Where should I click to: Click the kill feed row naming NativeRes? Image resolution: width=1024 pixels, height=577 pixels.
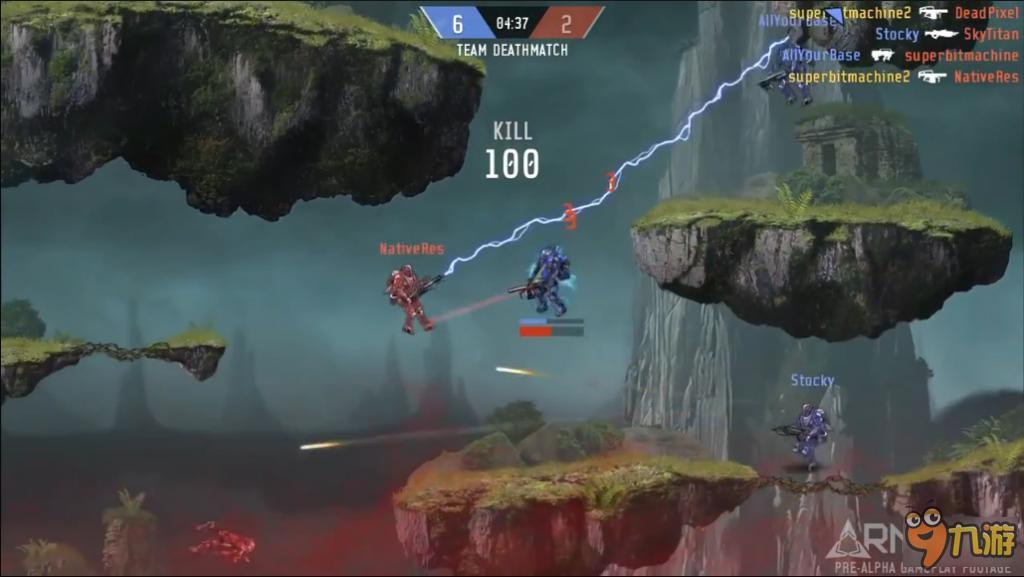[904, 76]
